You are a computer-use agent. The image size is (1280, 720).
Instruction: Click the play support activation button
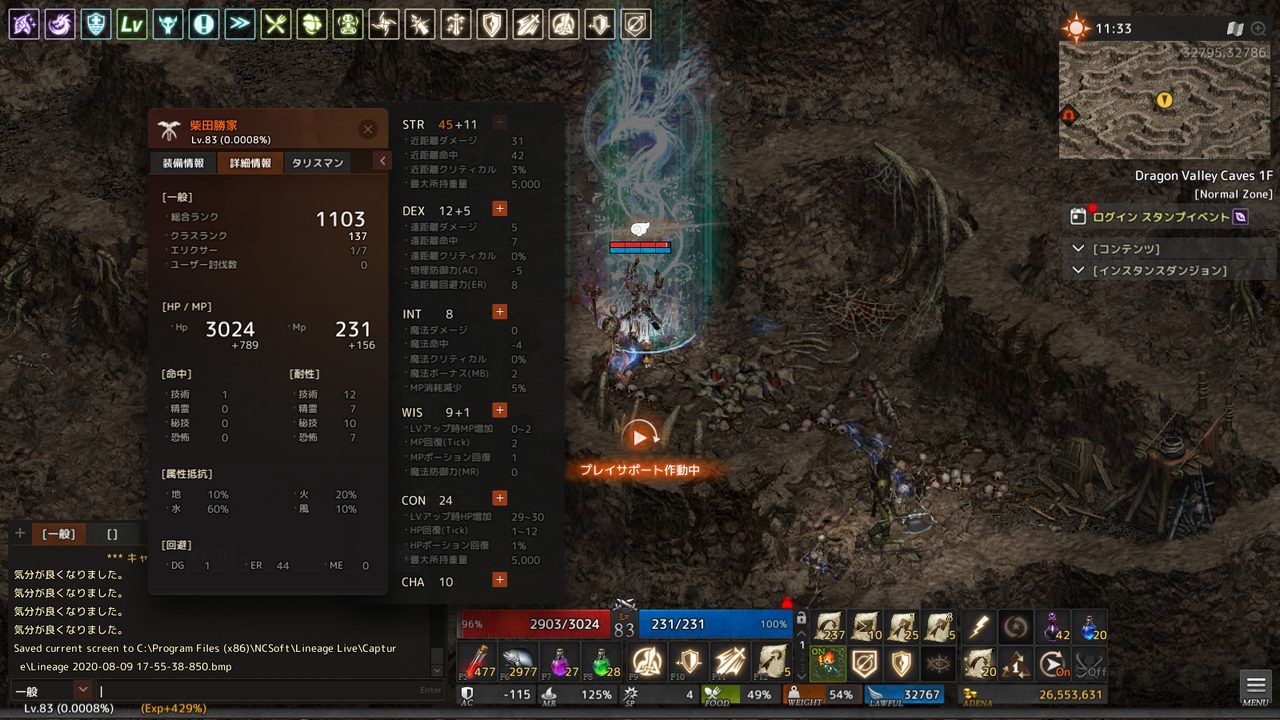coord(640,436)
